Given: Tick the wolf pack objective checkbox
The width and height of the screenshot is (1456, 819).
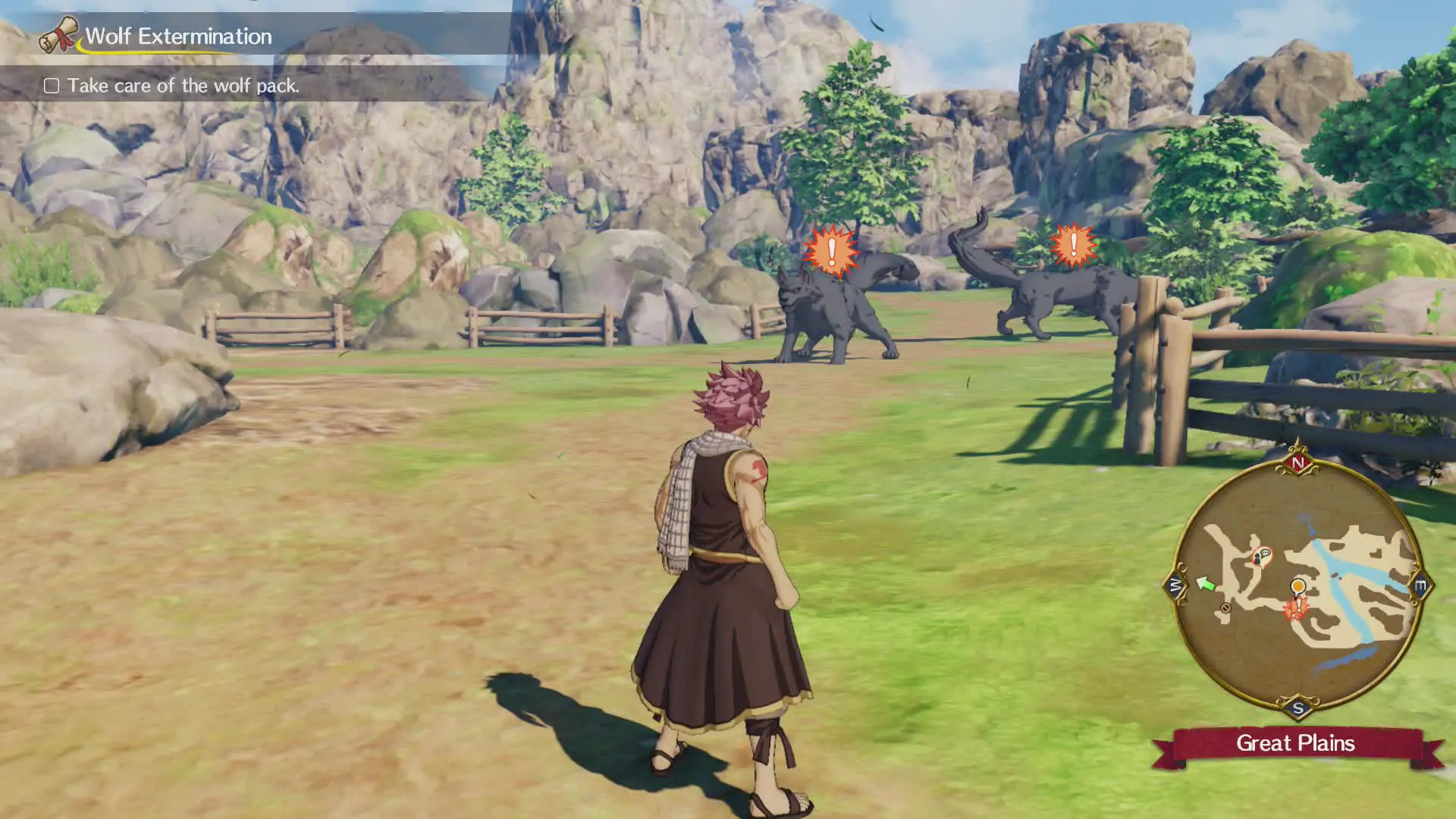Looking at the screenshot, I should tap(52, 86).
